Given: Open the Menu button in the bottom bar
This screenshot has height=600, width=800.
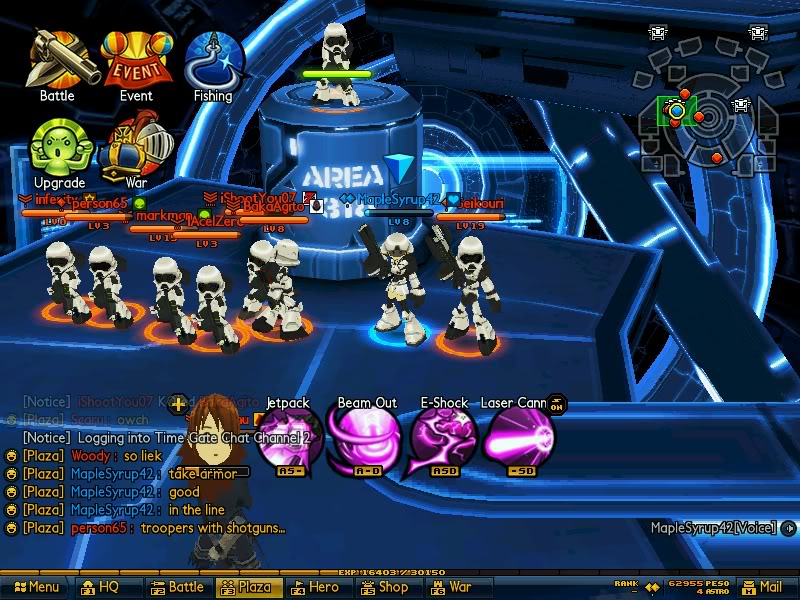Looking at the screenshot, I should tap(36, 588).
